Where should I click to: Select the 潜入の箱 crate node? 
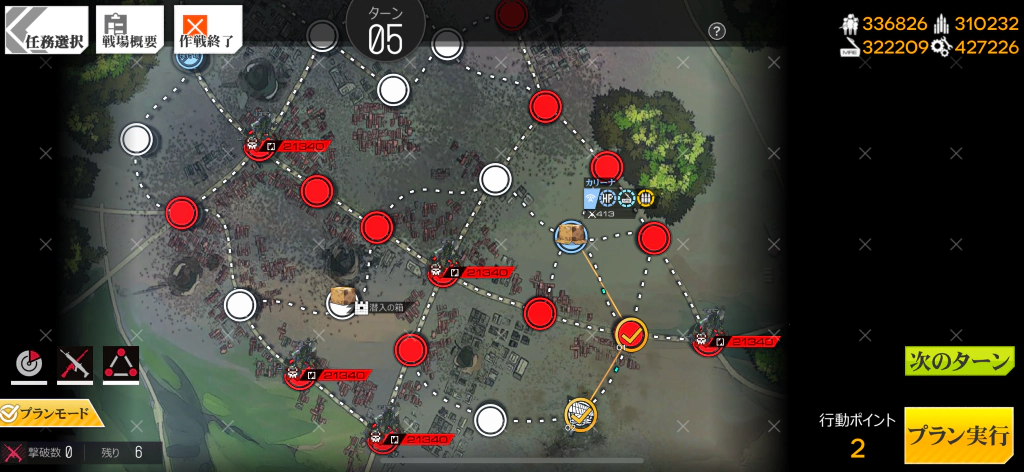(x=342, y=301)
